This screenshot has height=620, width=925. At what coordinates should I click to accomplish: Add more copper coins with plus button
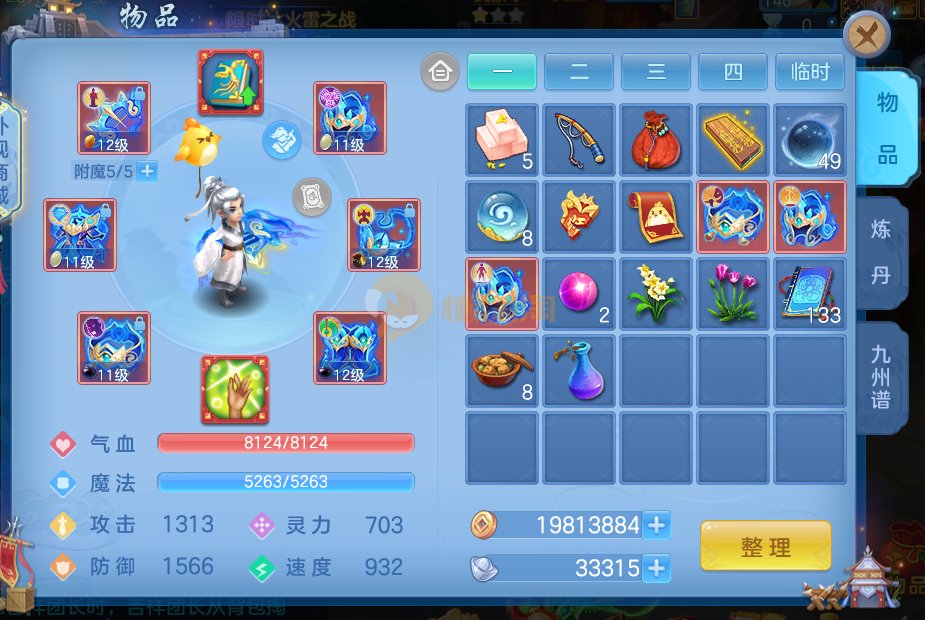(656, 525)
